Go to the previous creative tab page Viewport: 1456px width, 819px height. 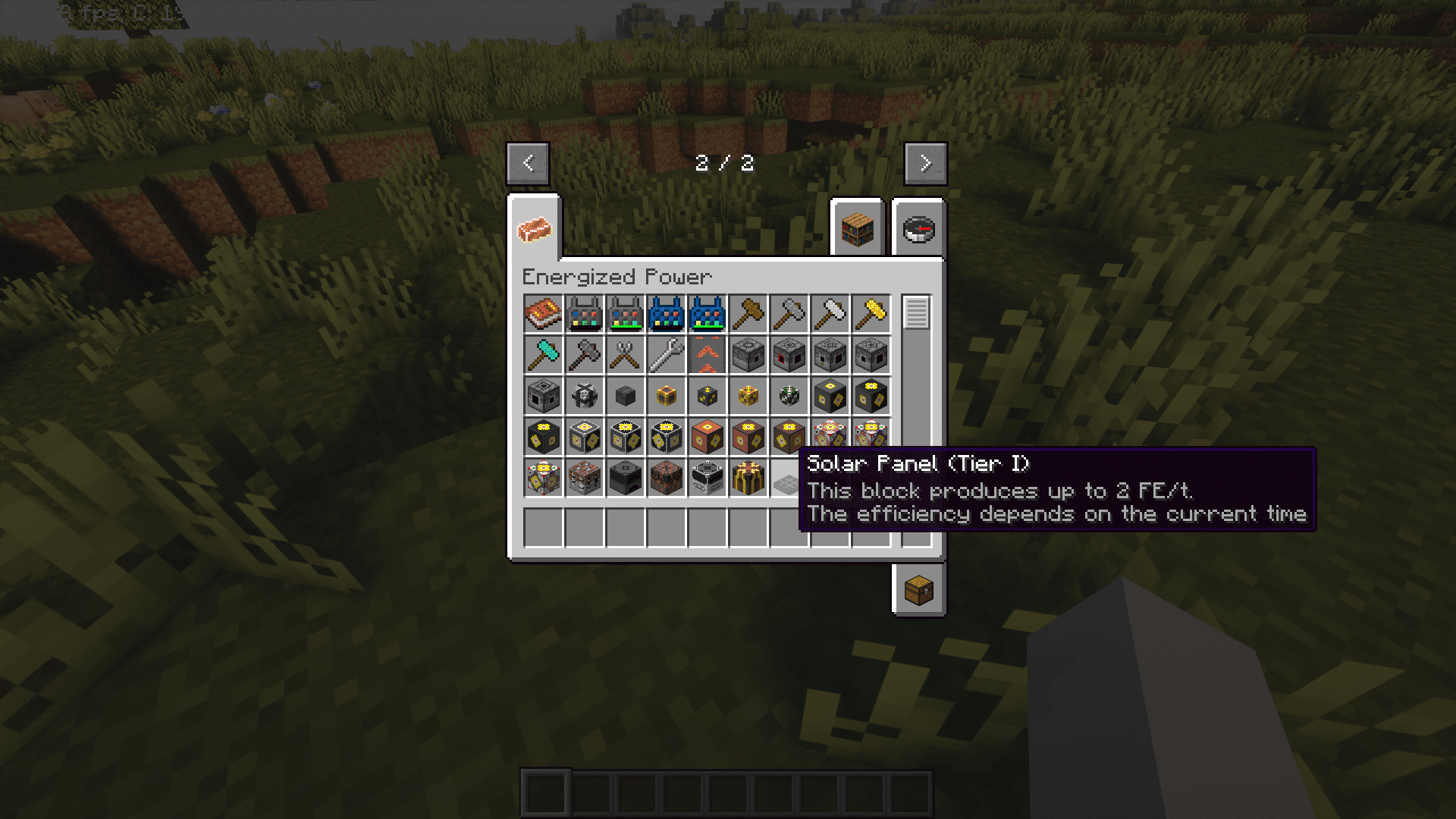pos(528,163)
